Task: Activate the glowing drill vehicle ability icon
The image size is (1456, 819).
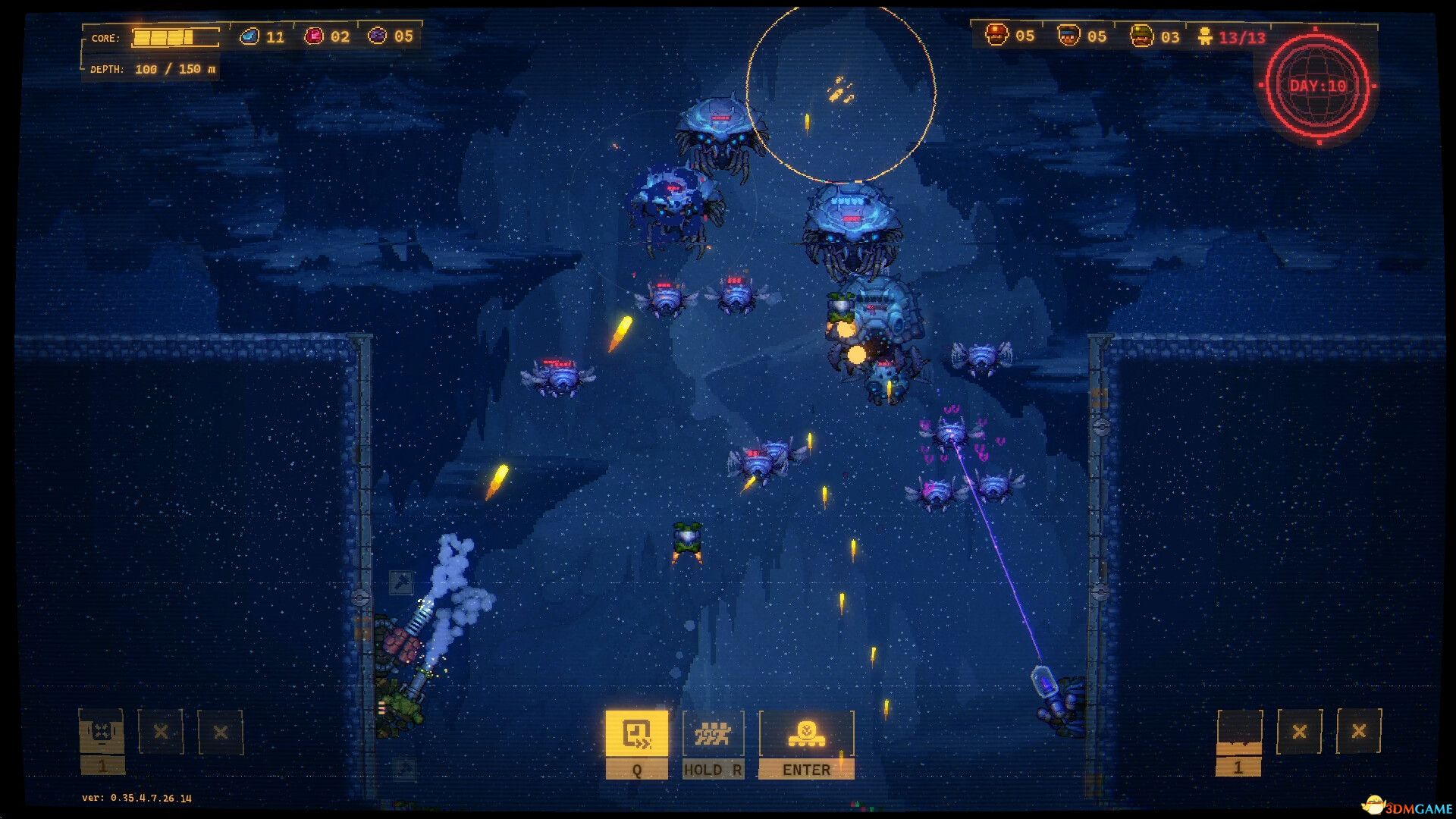Action: pos(806,733)
